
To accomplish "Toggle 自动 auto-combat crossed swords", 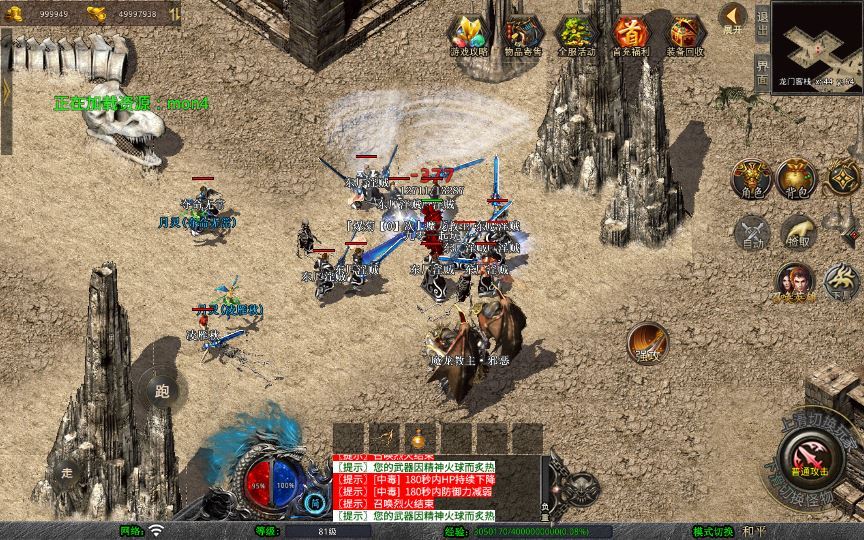I will pyautogui.click(x=751, y=232).
